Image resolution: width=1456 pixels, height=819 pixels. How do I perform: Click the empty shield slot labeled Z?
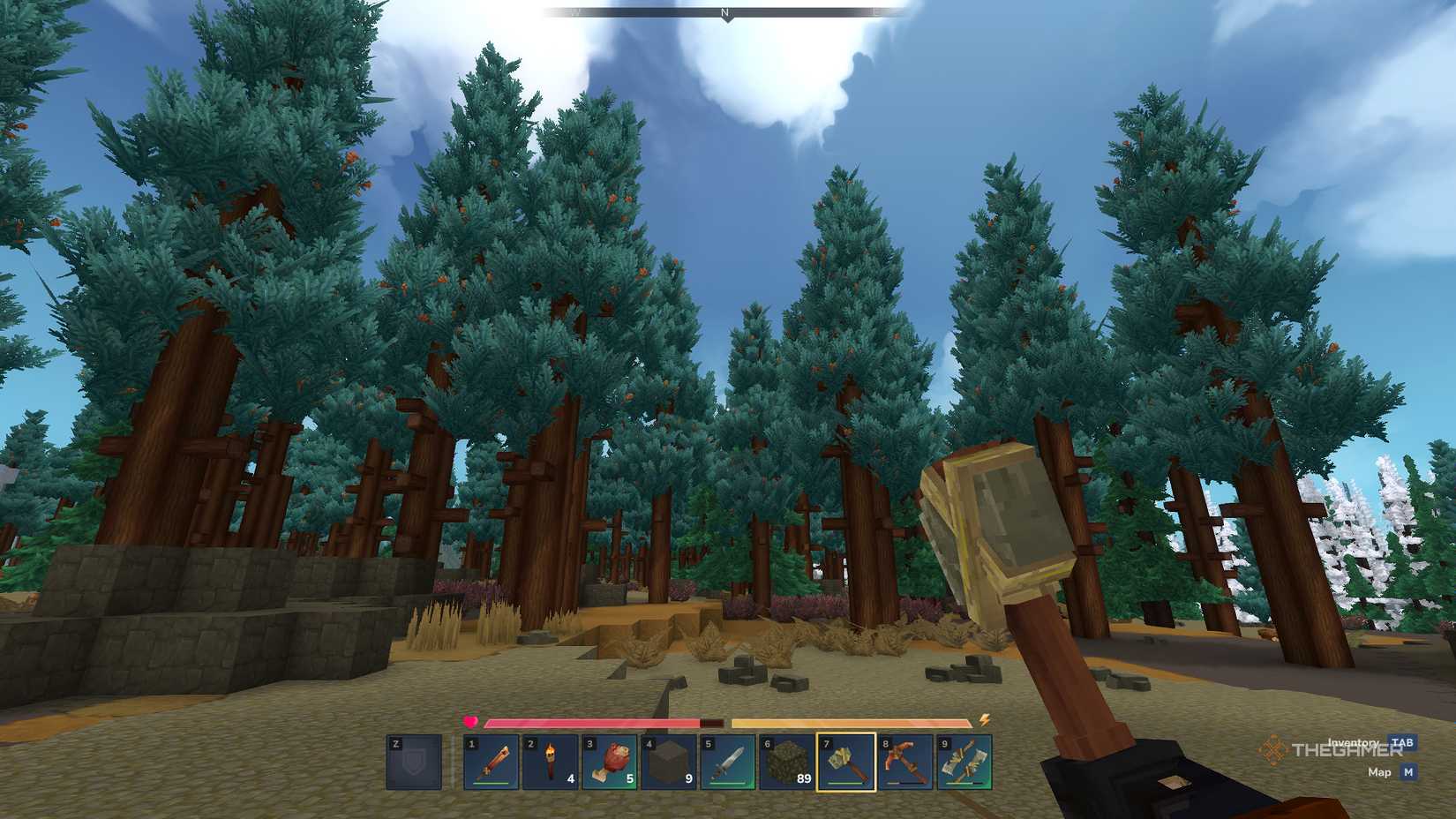413,761
